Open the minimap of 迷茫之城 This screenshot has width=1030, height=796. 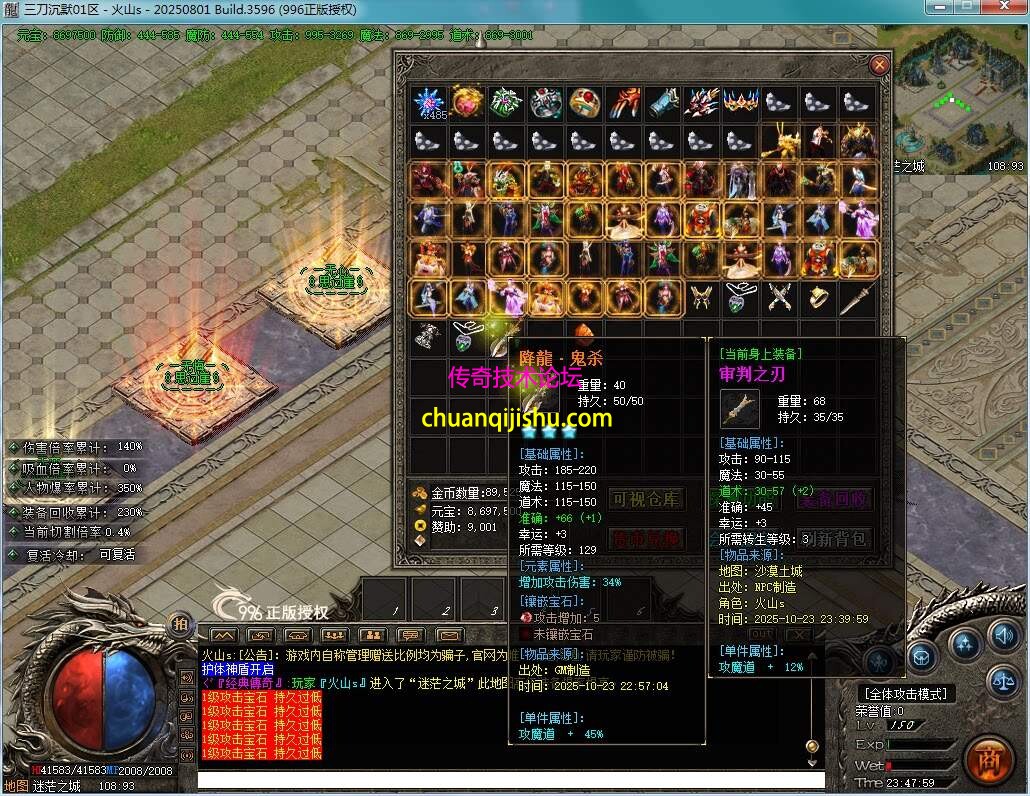pyautogui.click(x=960, y=110)
